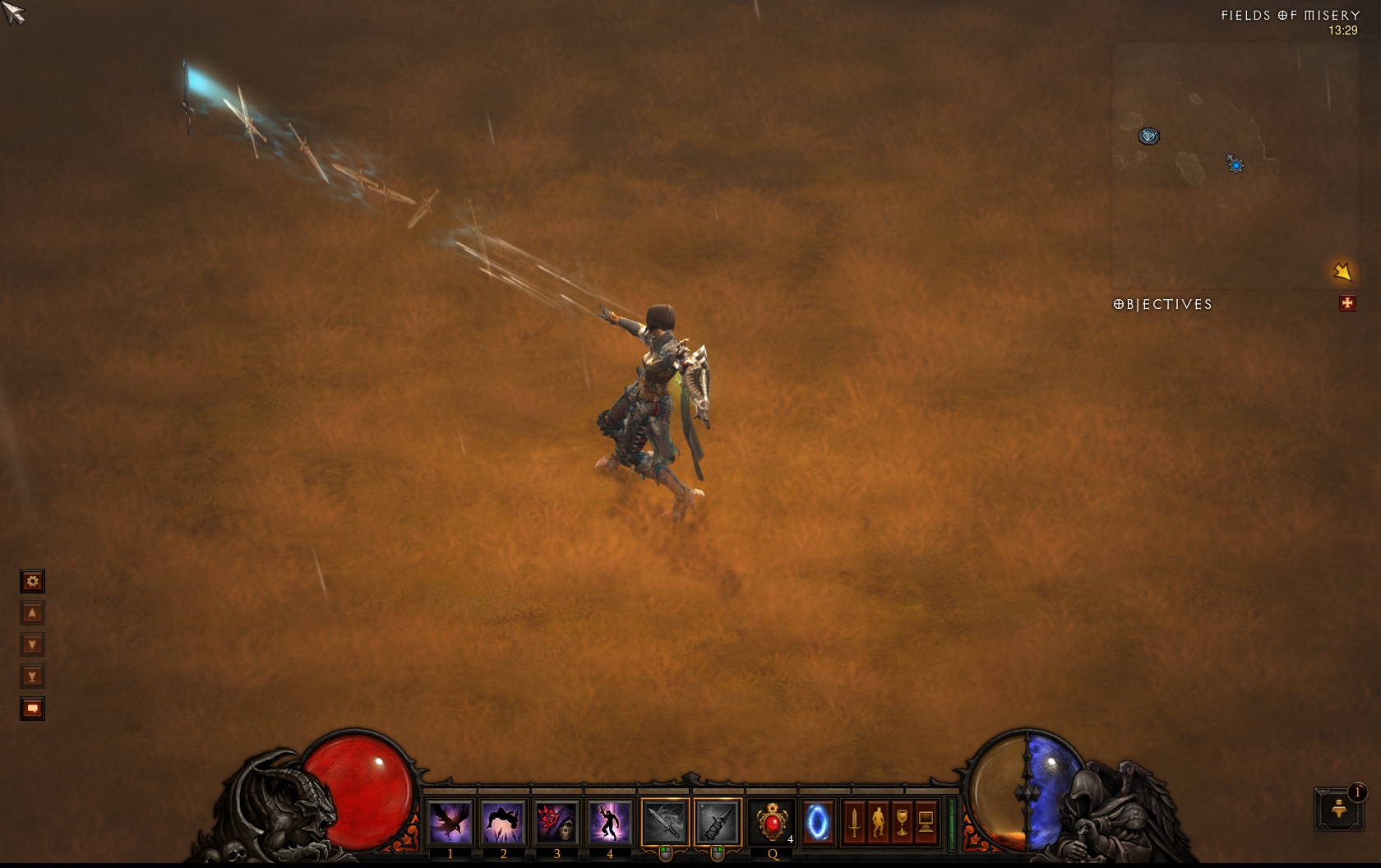The height and width of the screenshot is (868, 1381).
Task: Open the skills menu sword button
Action: pos(854,821)
